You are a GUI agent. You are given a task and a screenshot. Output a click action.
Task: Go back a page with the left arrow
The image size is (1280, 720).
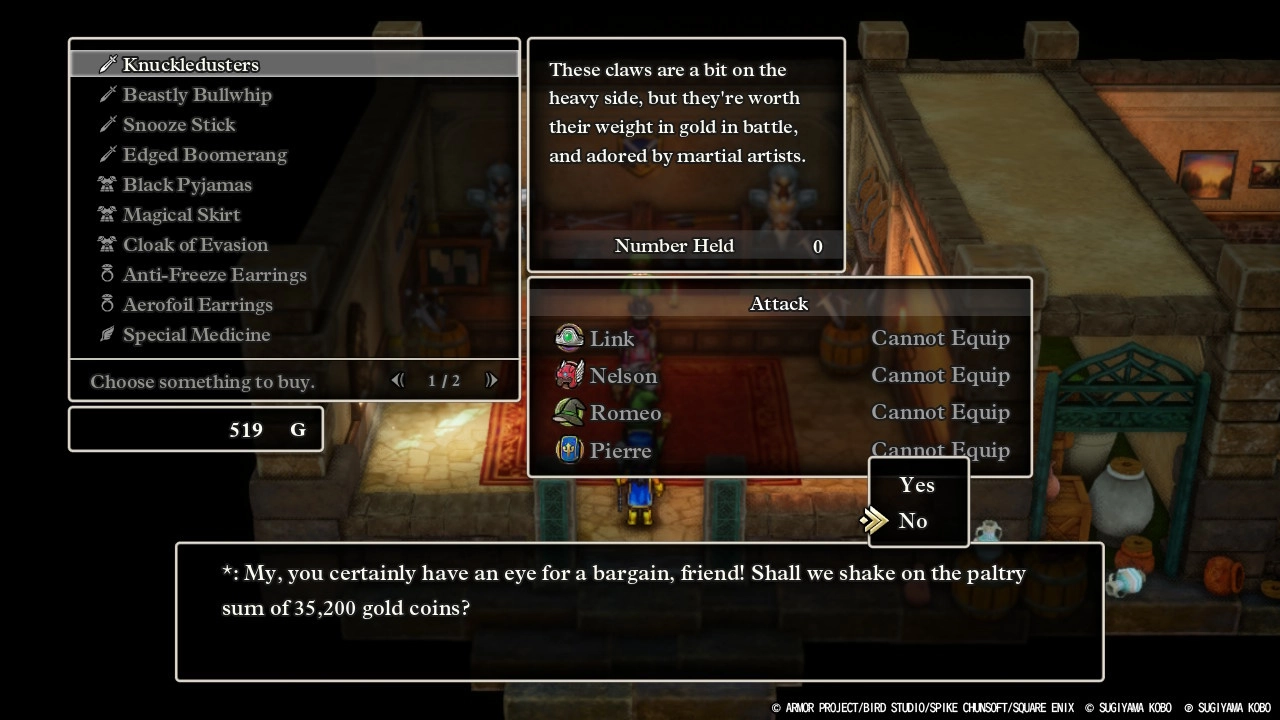pos(397,380)
